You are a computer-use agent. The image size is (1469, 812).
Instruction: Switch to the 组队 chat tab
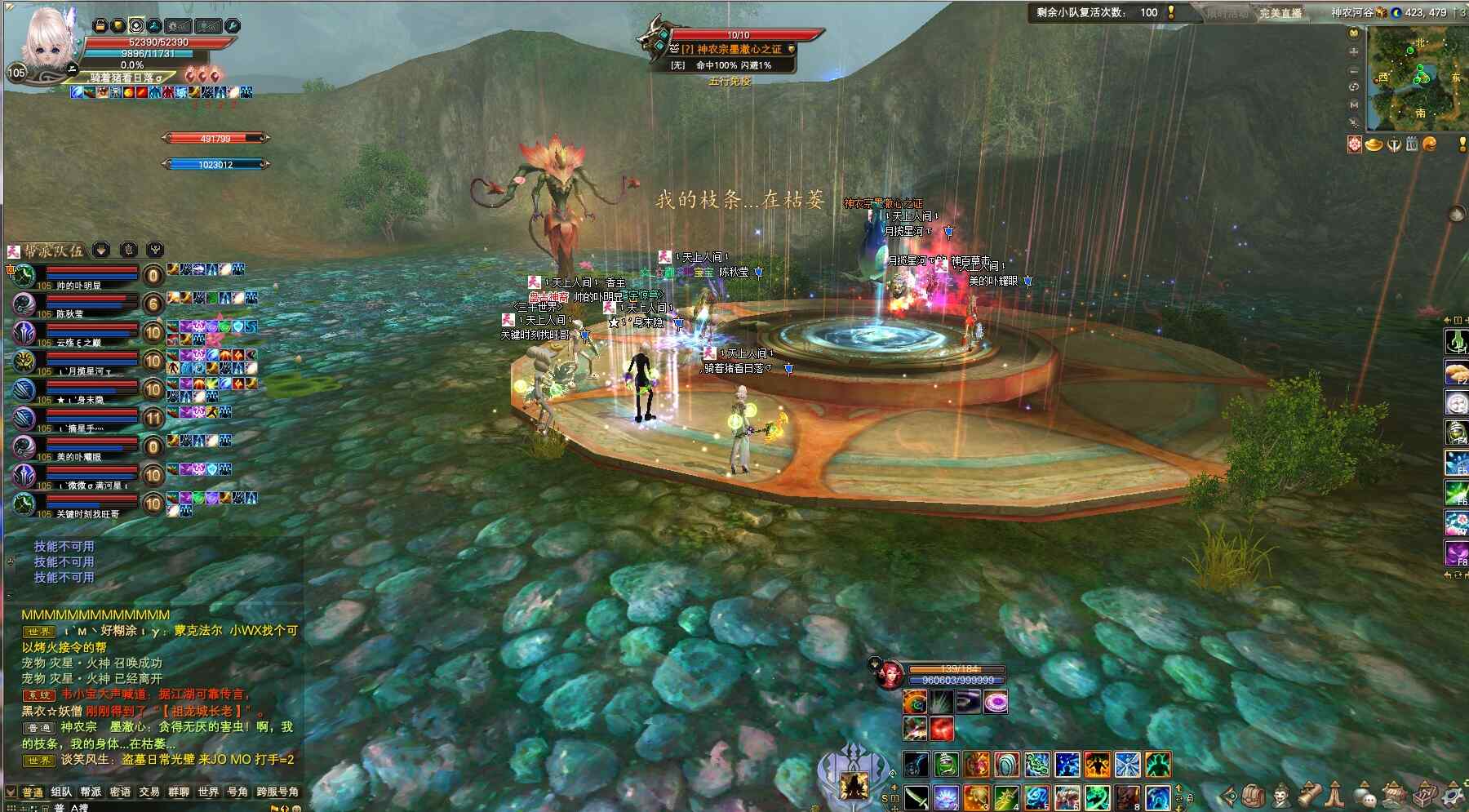(61, 792)
